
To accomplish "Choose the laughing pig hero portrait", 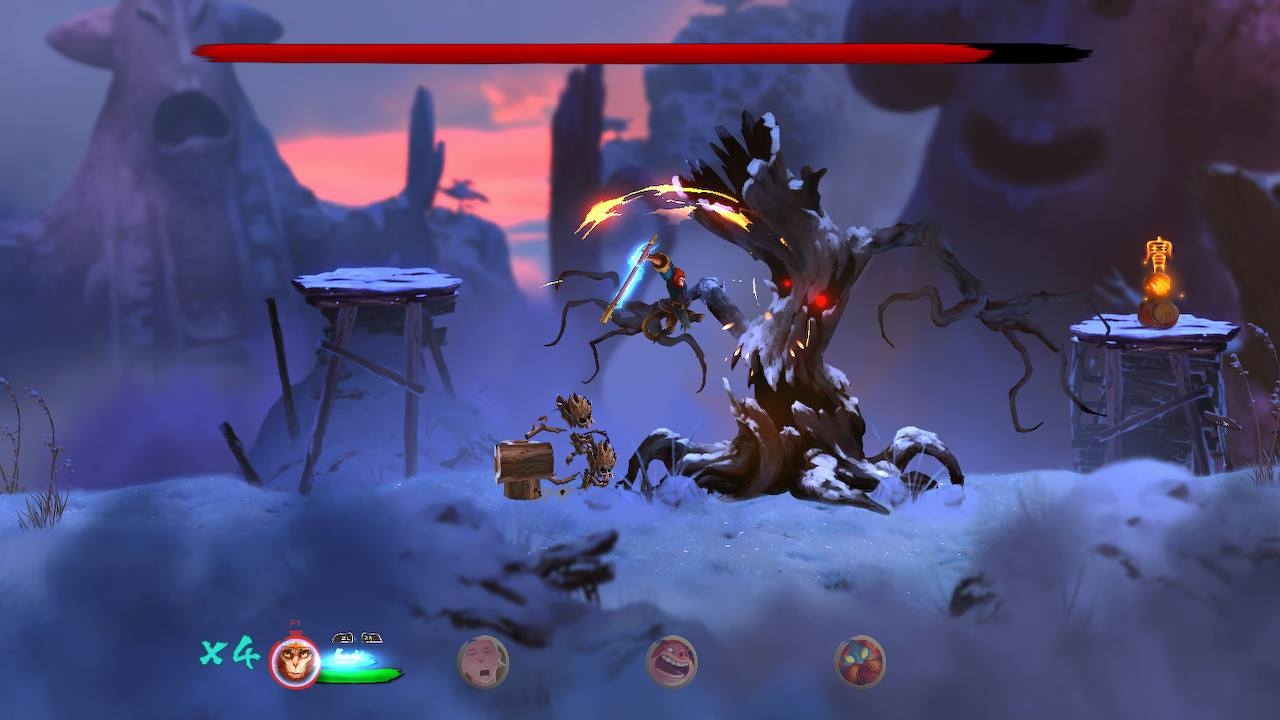I will (672, 662).
